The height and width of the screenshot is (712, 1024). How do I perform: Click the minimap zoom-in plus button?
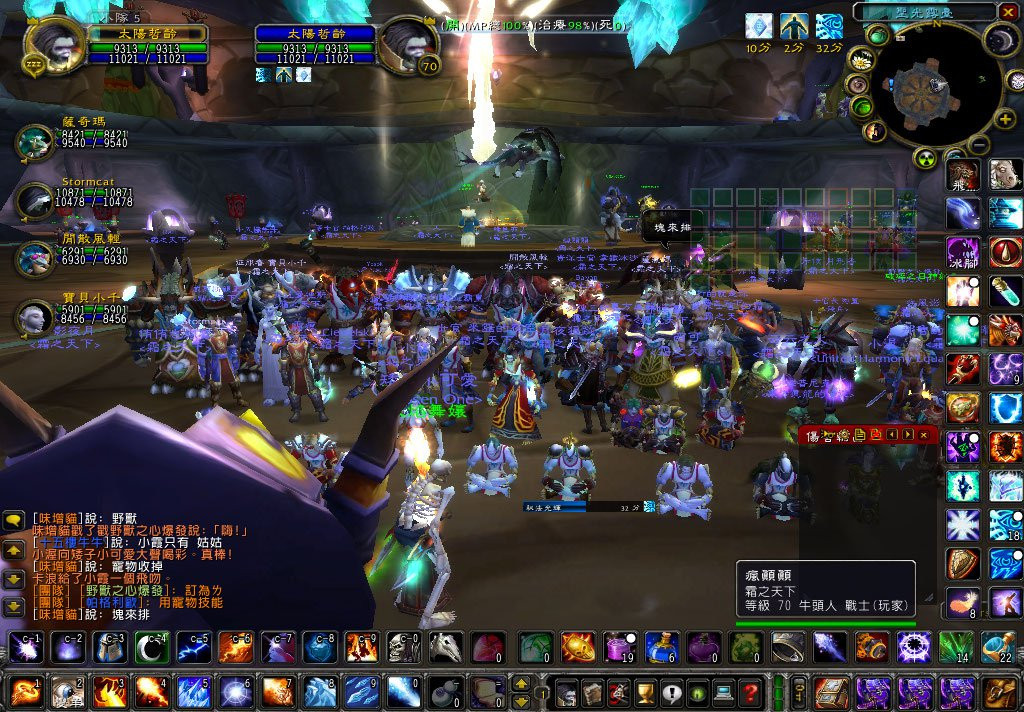point(1006,120)
